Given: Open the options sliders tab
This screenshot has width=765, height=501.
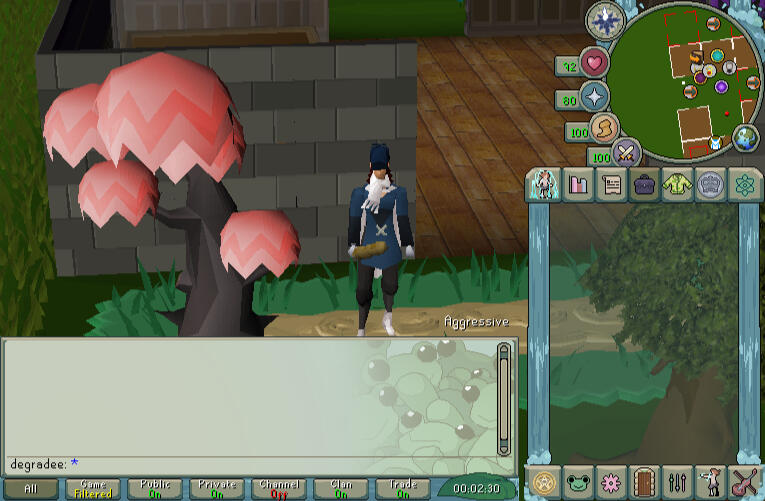Looking at the screenshot, I should point(679,482).
